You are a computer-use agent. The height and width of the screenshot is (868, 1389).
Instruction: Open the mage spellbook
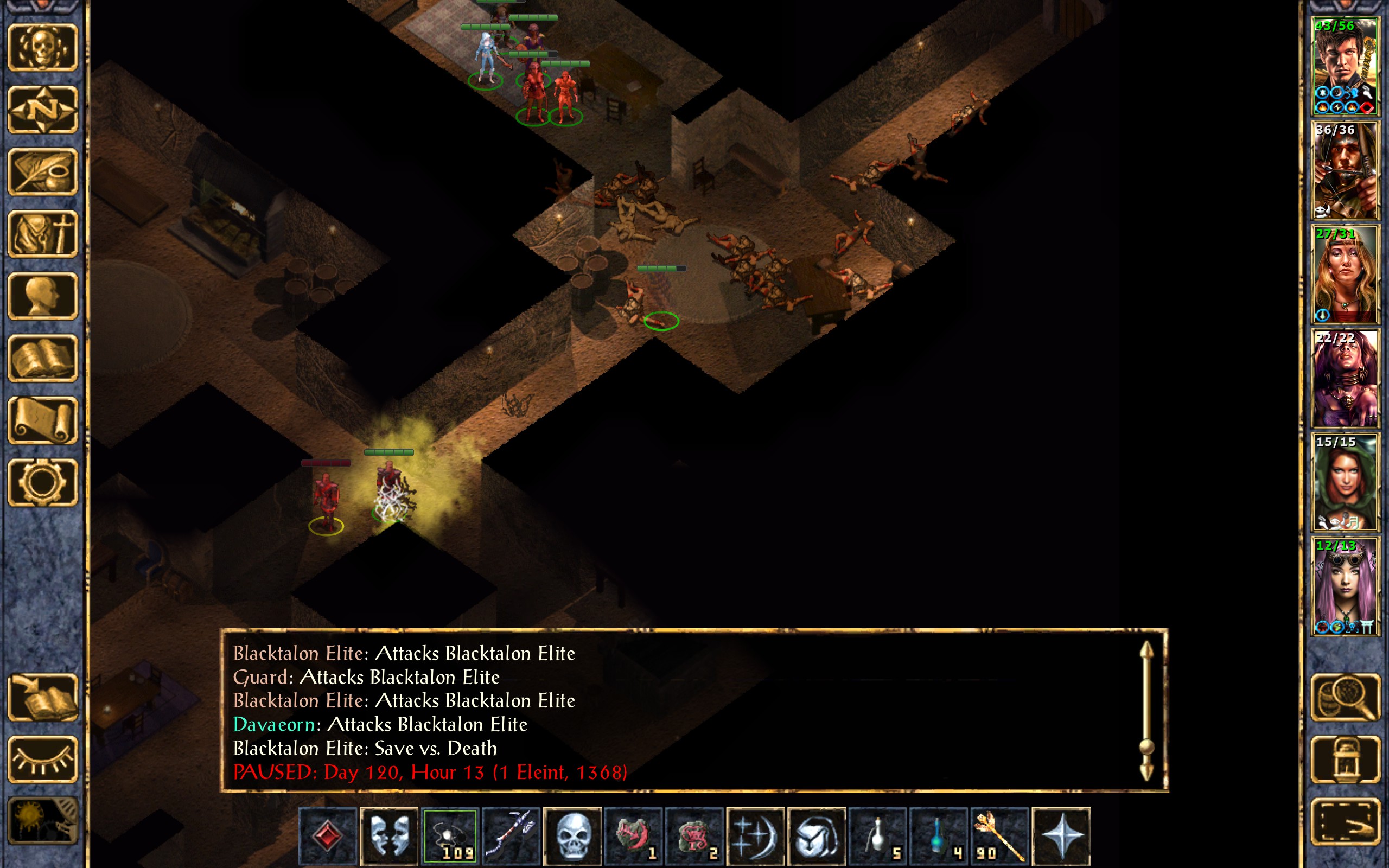coord(43,358)
